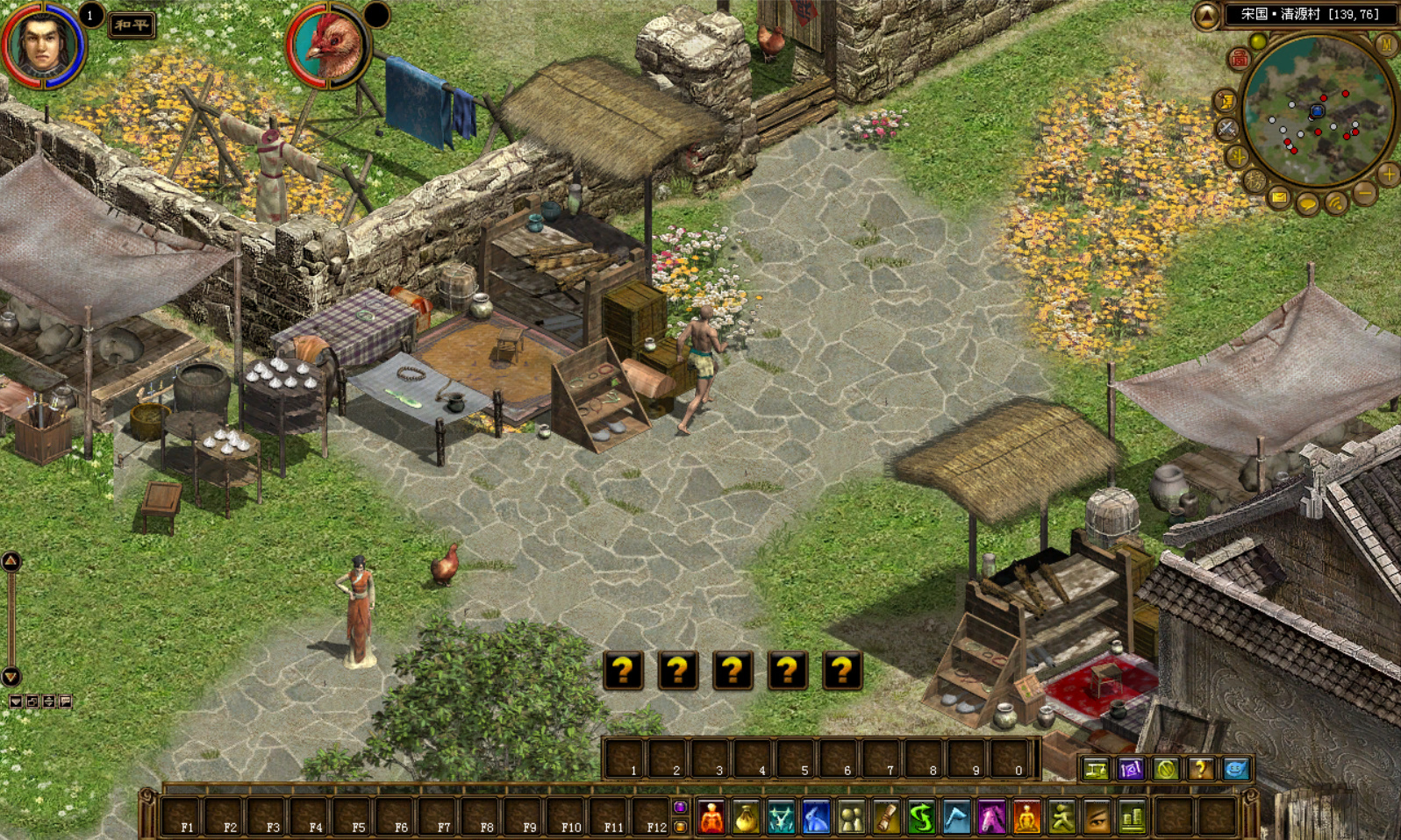Collapse minimap using the red triangle button
The image size is (1401, 840).
coord(1205,15)
